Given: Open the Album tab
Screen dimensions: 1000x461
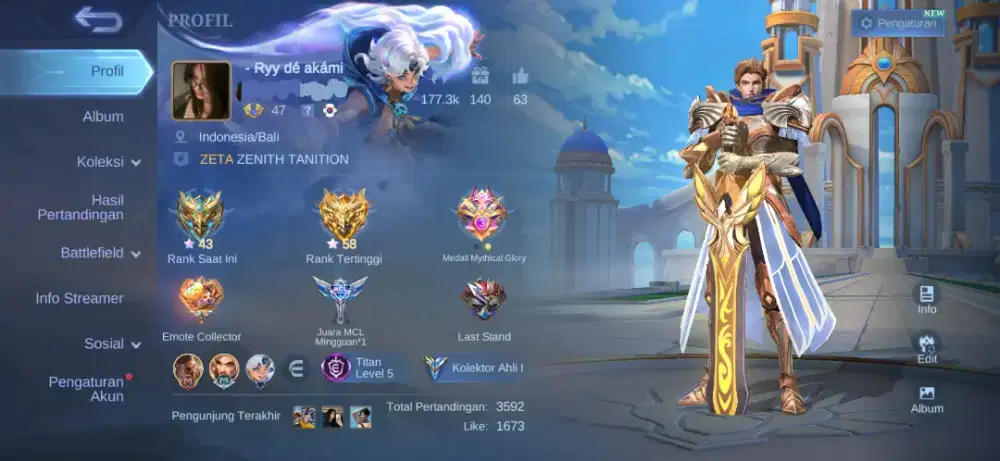Looking at the screenshot, I should (x=103, y=117).
